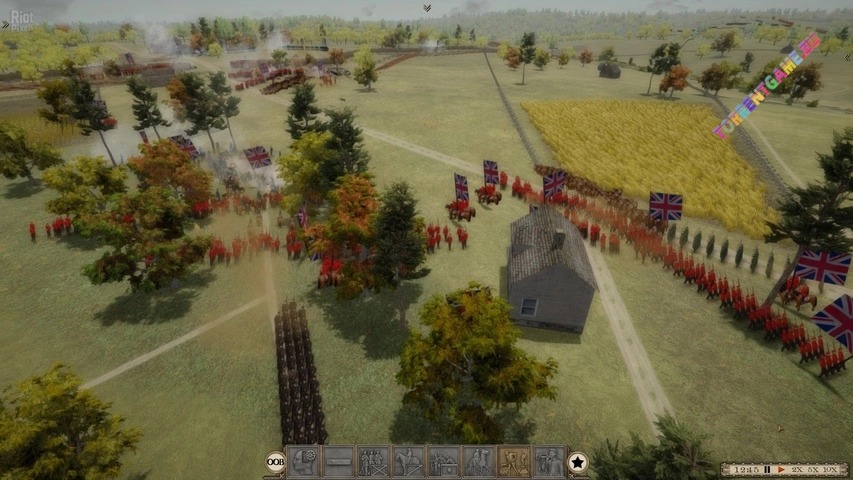Activate the mounted officer command icon

click(408, 461)
